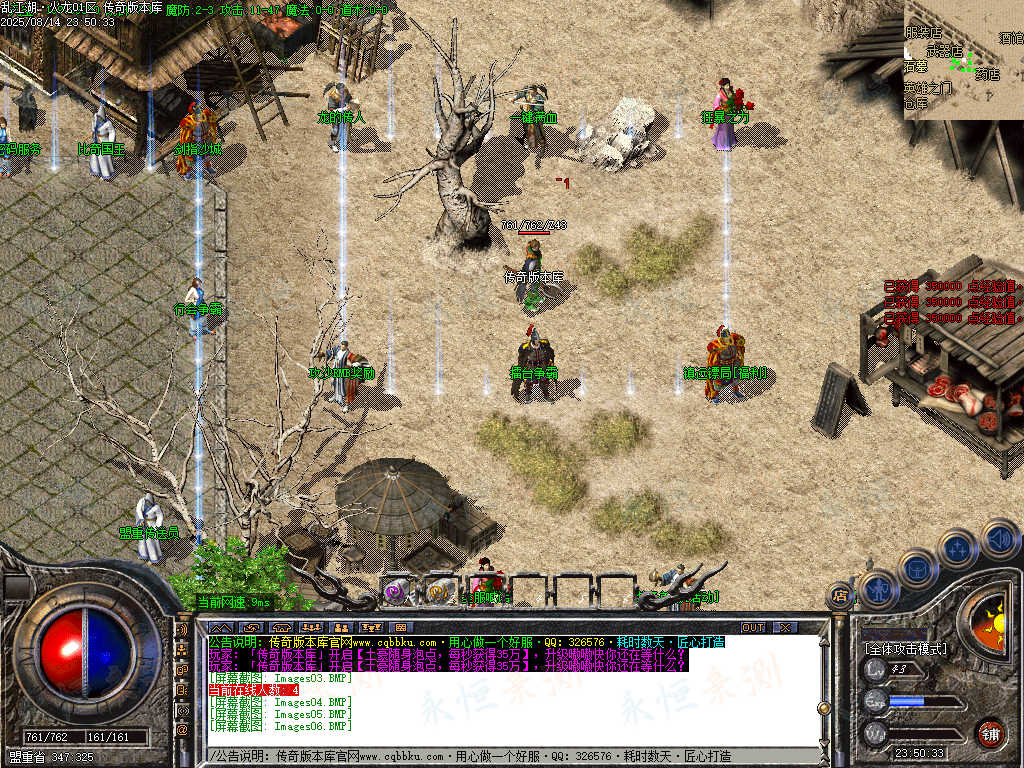Switch the 全体攻击模式 attack mode label
Viewport: 1024px width, 768px height.
[x=906, y=648]
